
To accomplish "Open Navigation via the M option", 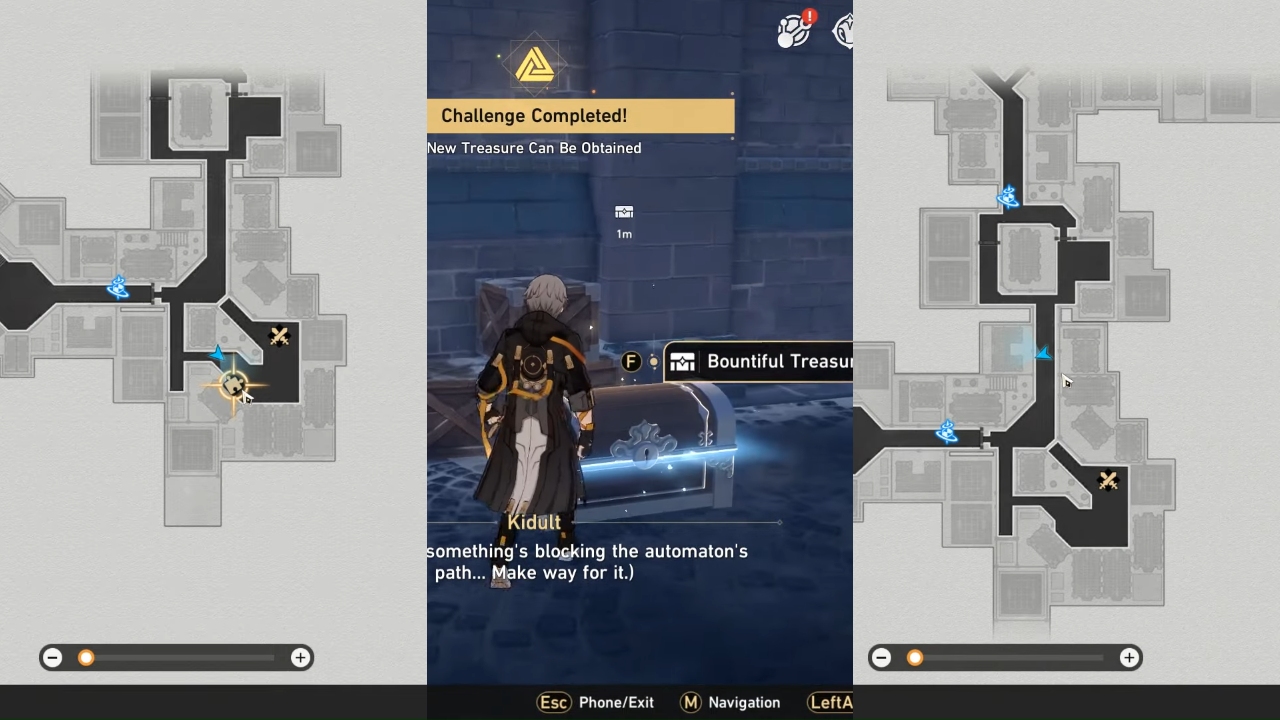I will point(730,702).
